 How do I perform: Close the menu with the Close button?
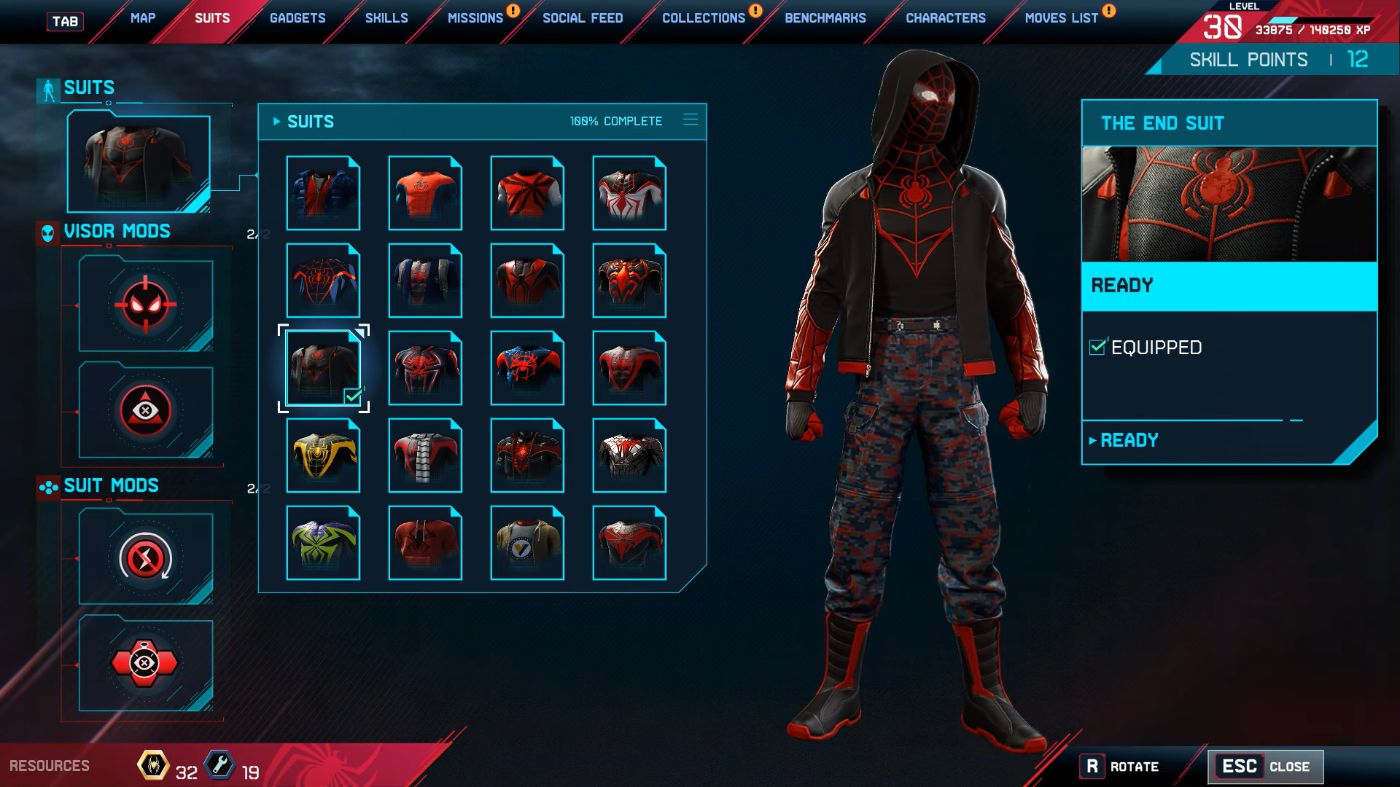1266,767
